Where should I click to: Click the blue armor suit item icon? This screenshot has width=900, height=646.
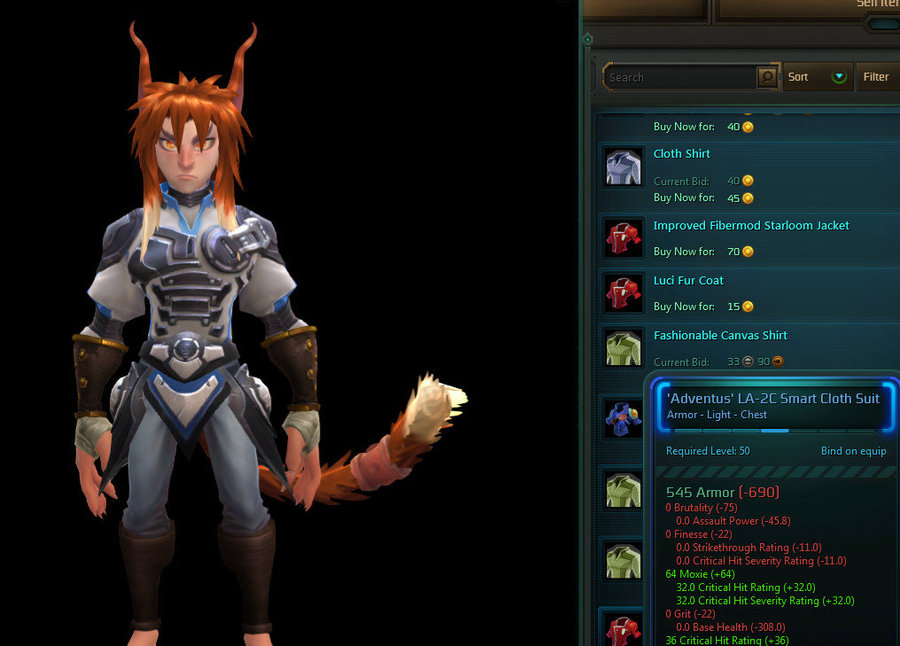click(624, 419)
